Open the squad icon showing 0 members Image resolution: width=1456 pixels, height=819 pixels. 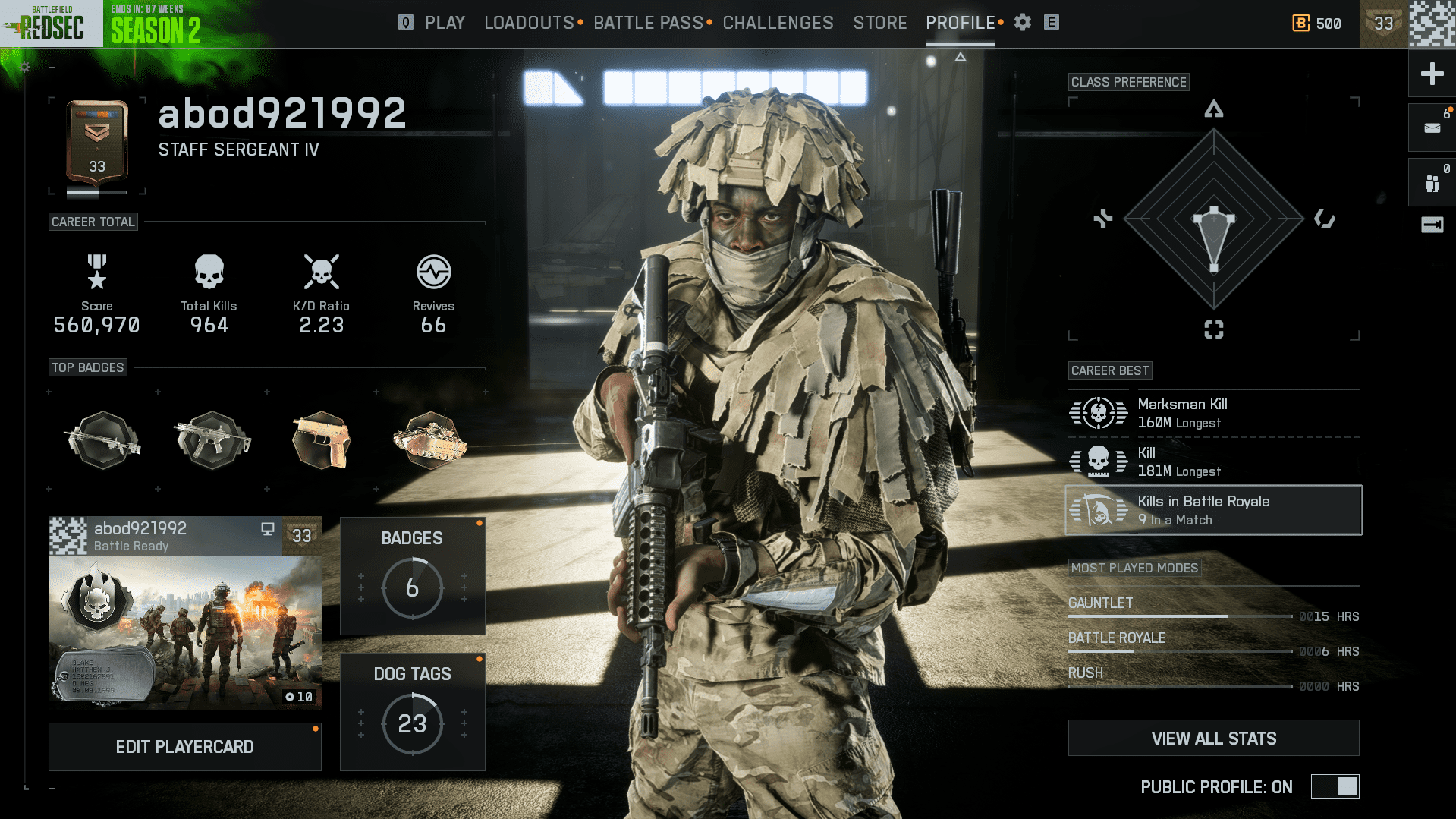coord(1431,181)
